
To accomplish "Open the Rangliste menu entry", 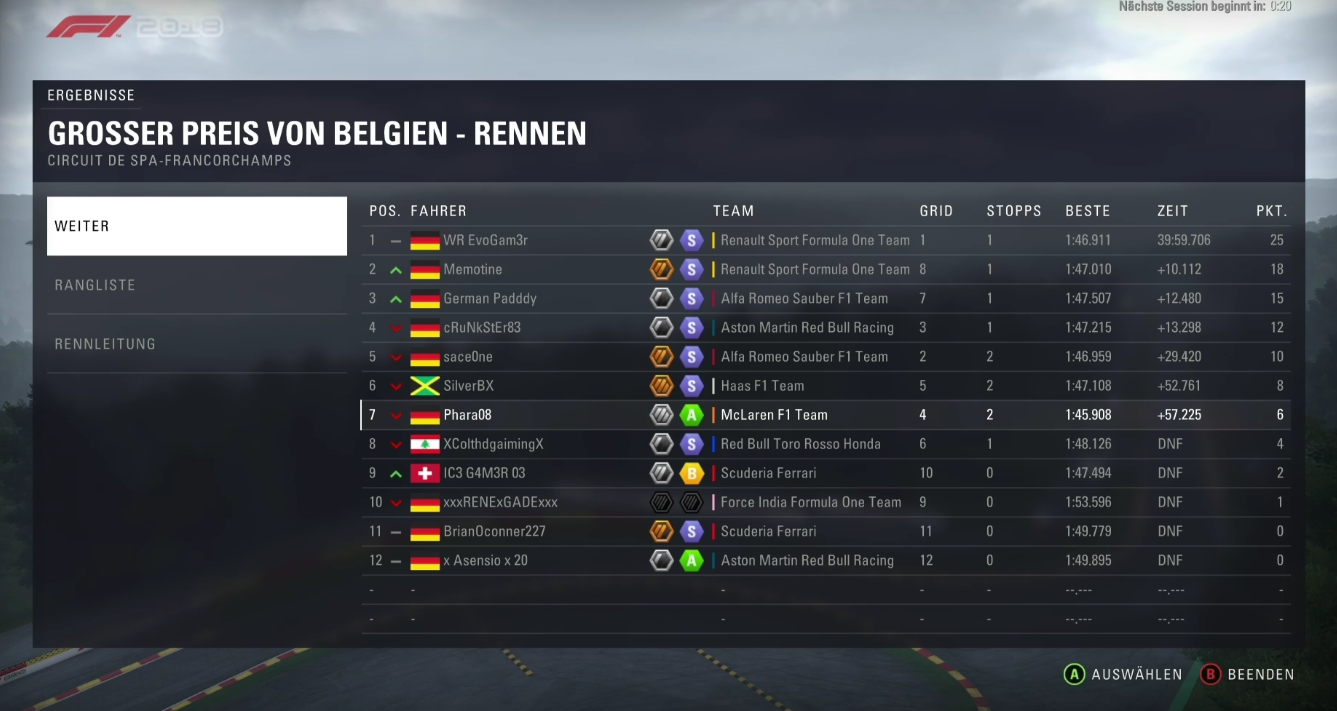I will point(196,285).
